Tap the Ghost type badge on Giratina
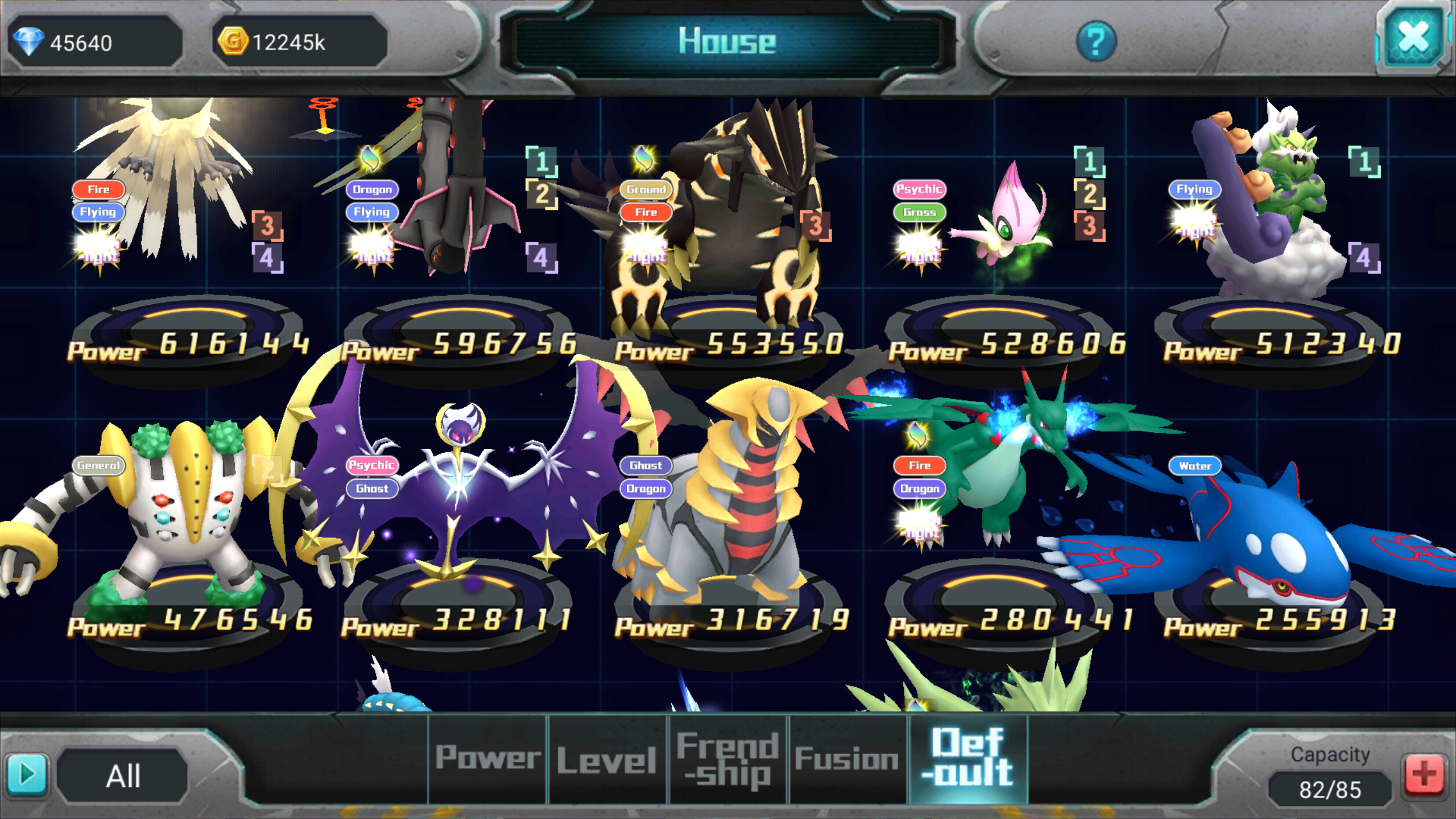This screenshot has height=819, width=1456. [x=646, y=466]
